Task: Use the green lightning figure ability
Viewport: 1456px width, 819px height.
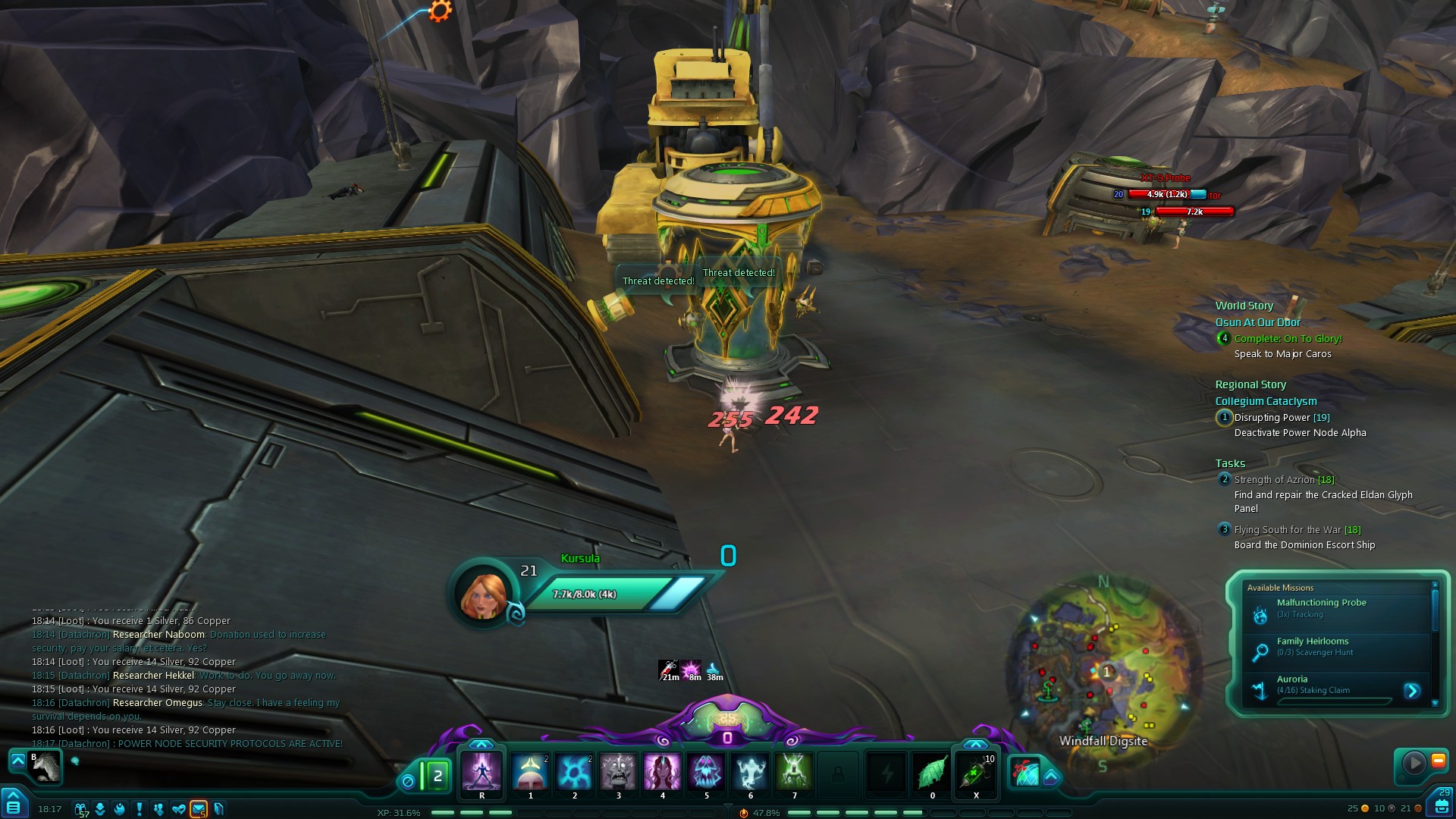Action: (x=794, y=772)
